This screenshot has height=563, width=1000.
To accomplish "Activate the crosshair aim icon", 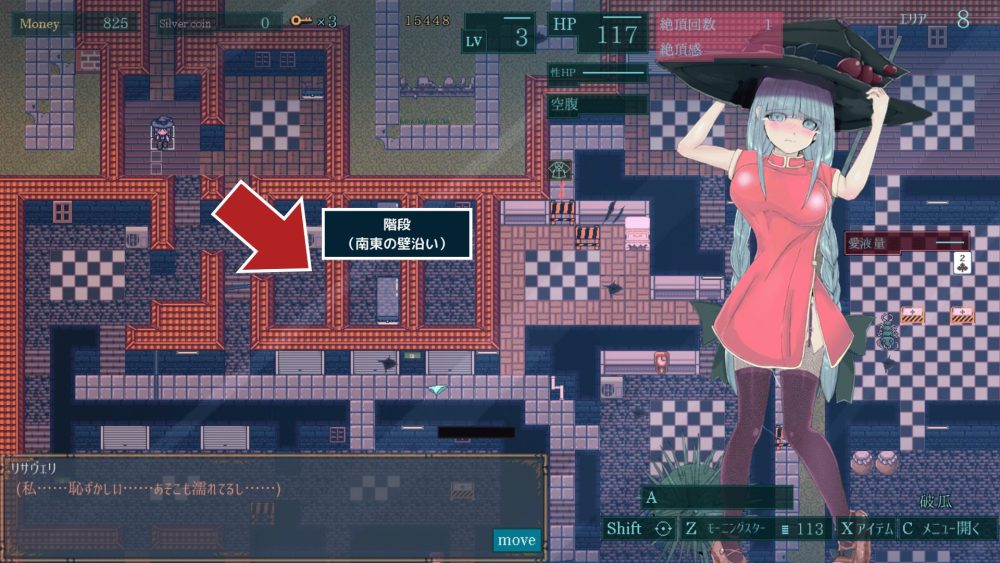I will tap(662, 529).
